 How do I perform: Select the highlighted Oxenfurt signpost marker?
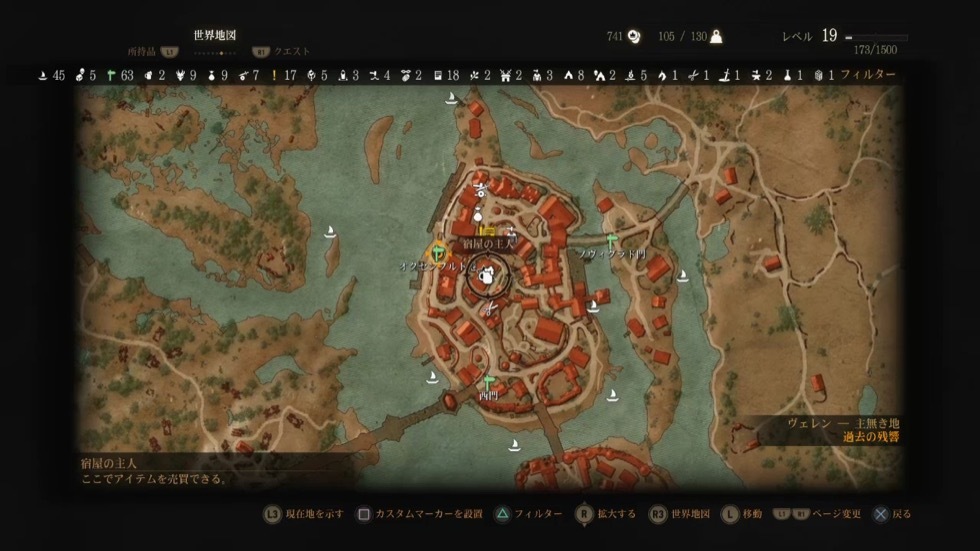pyautogui.click(x=437, y=254)
